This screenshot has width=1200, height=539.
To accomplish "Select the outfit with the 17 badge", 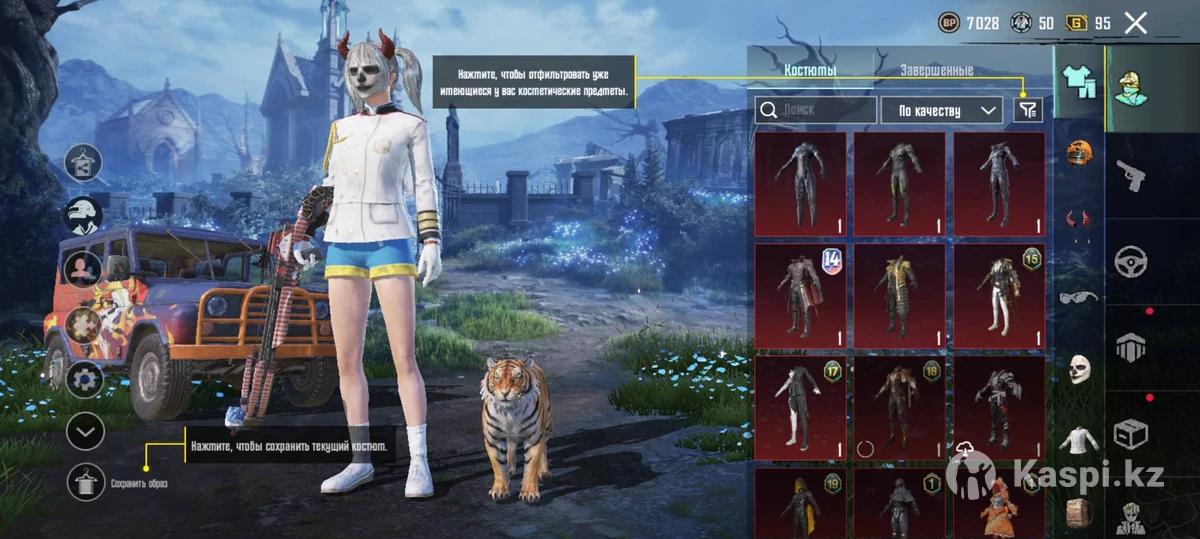I will [799, 407].
